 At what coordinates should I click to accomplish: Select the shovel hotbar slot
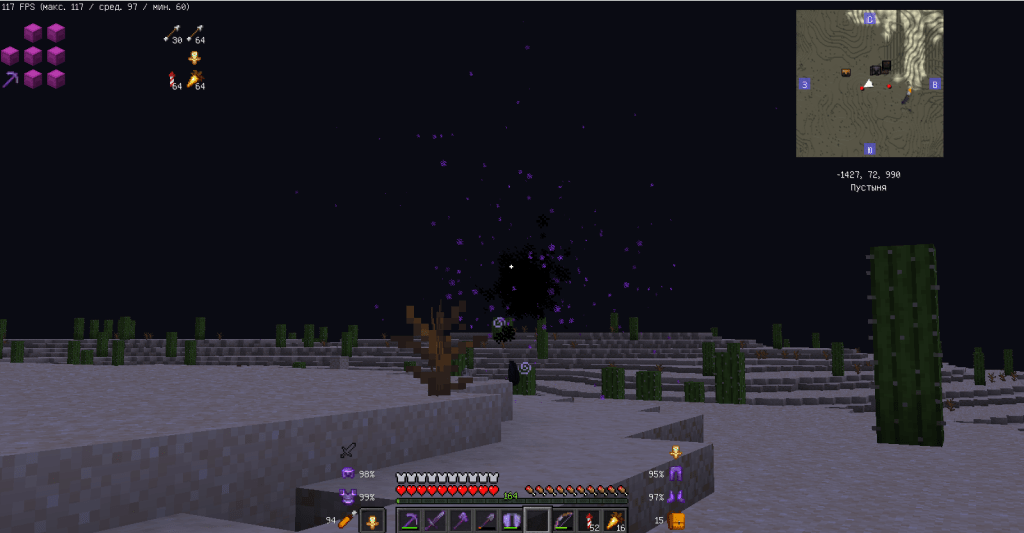point(486,520)
